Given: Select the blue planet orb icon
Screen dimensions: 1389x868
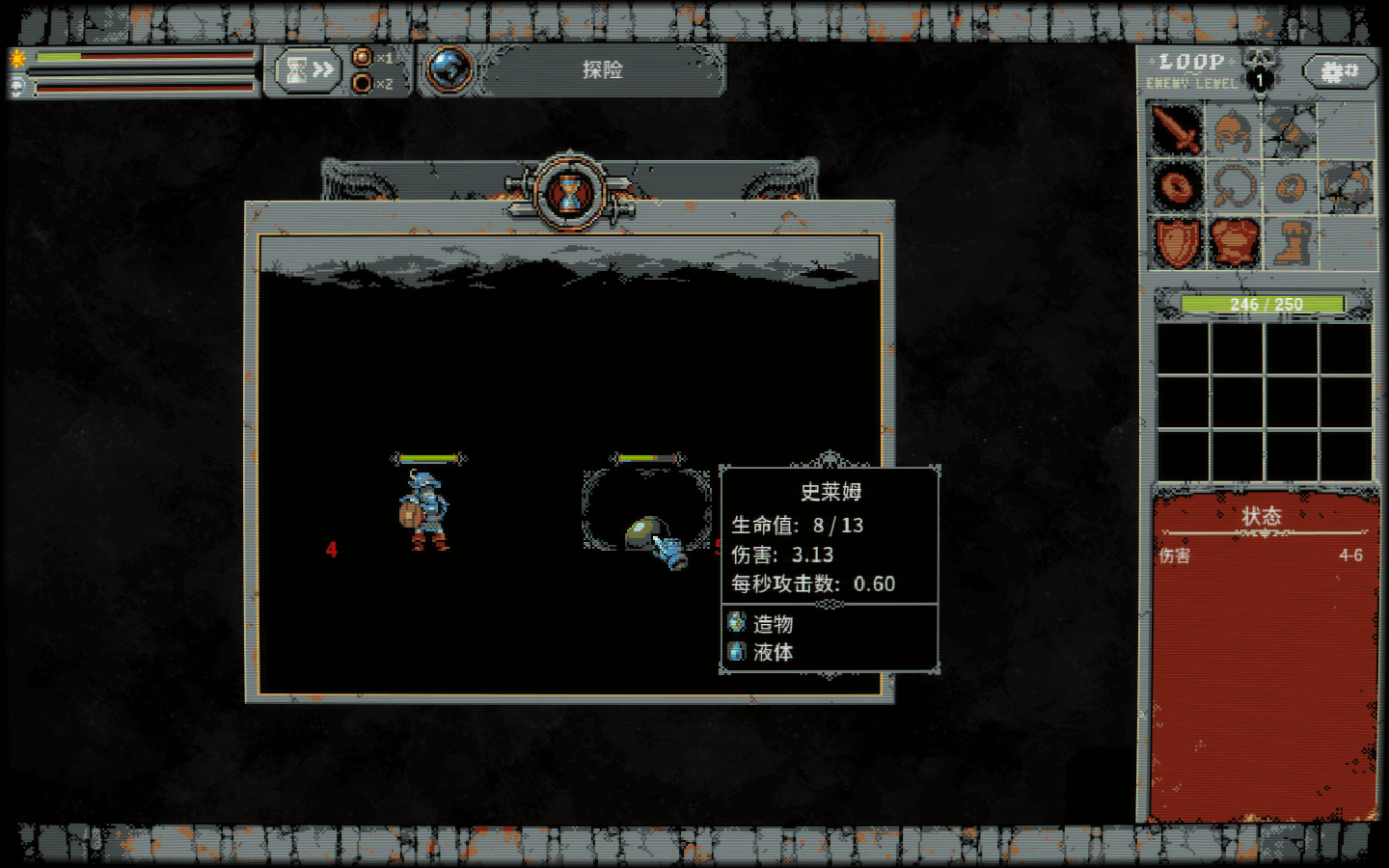Looking at the screenshot, I should click(x=449, y=70).
